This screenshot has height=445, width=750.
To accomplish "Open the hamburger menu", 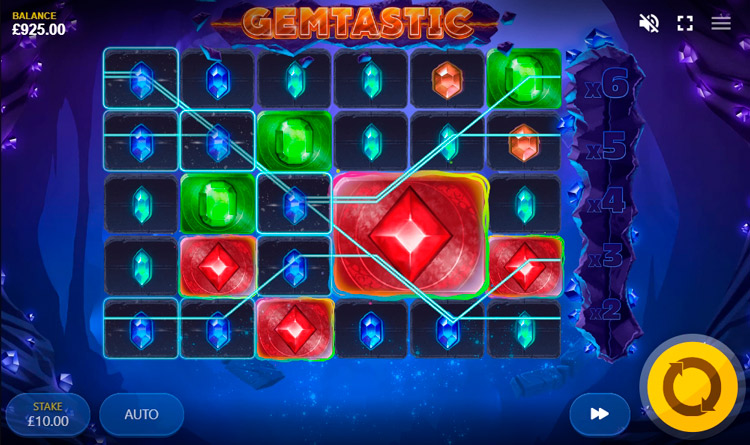I will tap(721, 23).
